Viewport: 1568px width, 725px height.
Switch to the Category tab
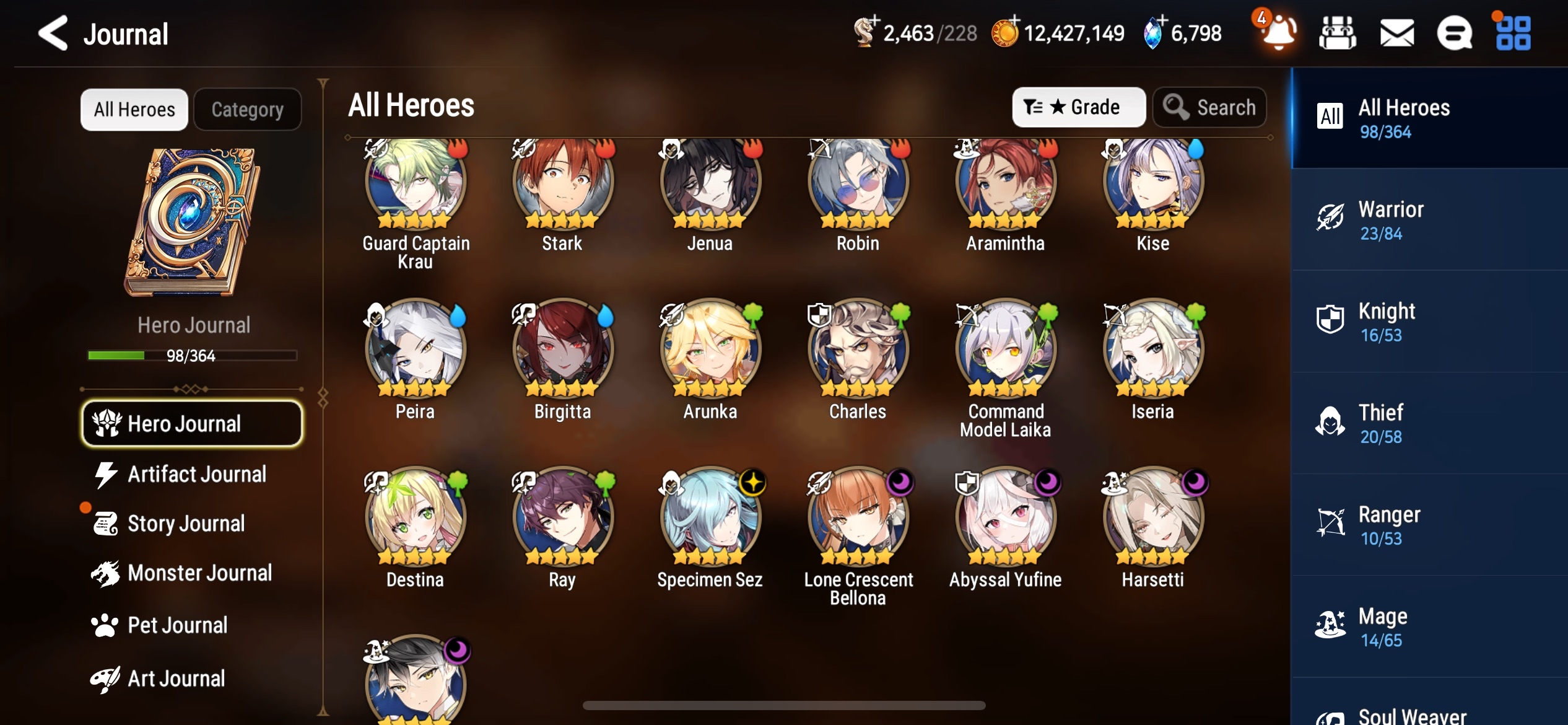coord(248,110)
